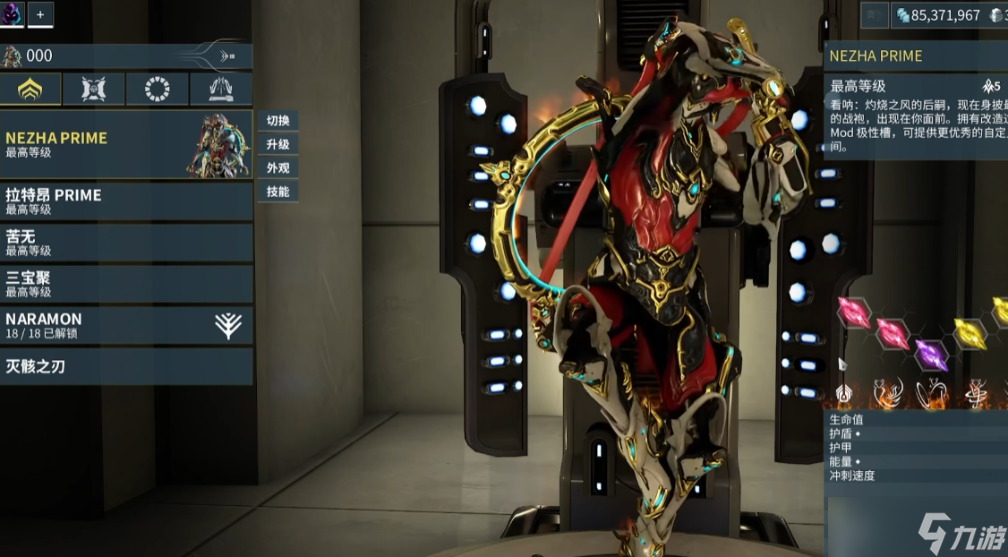Select the 三宝聚 melee weapon row
Image resolution: width=1008 pixels, height=557 pixels.
coord(126,284)
